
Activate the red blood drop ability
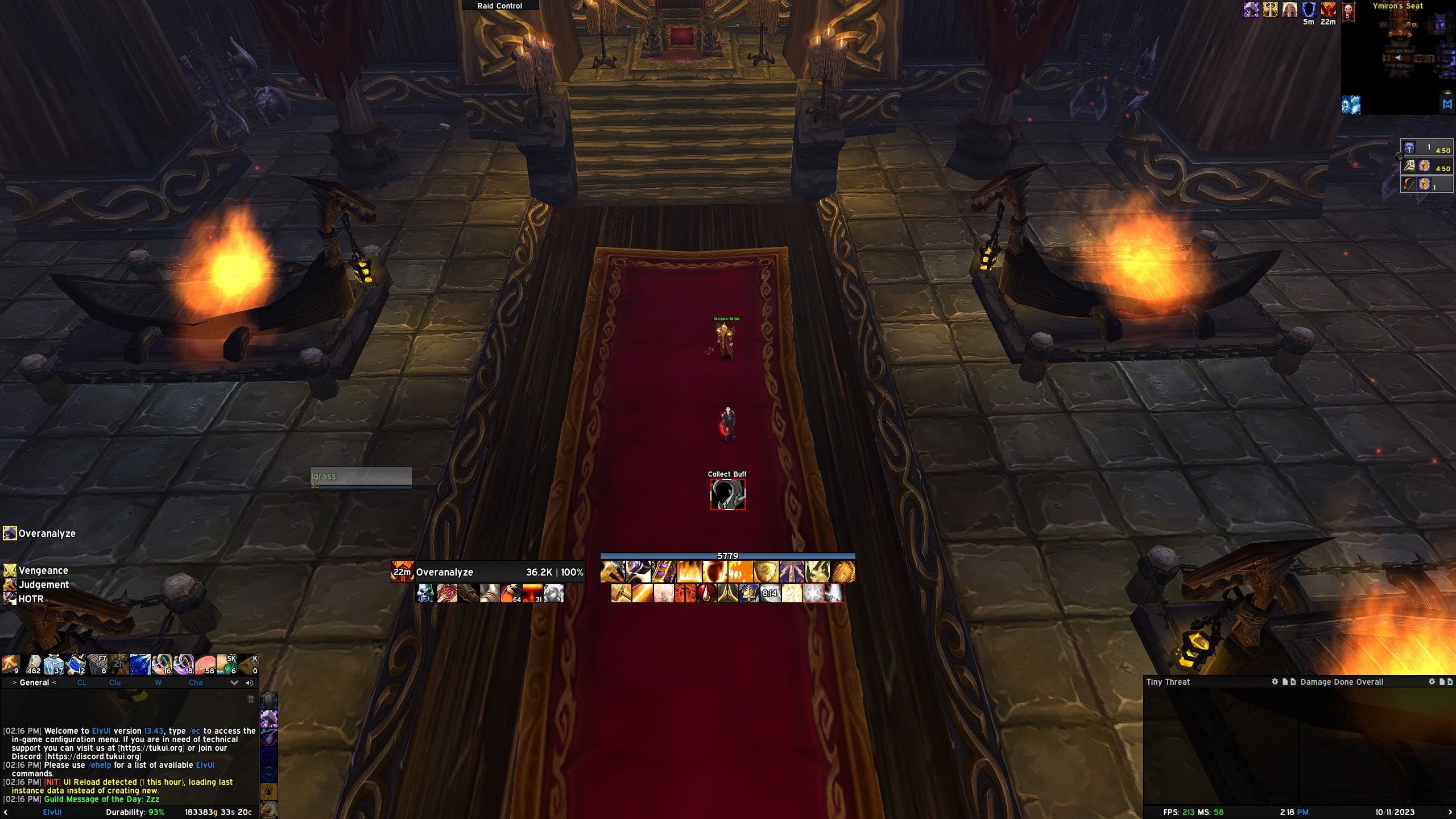coord(706,593)
